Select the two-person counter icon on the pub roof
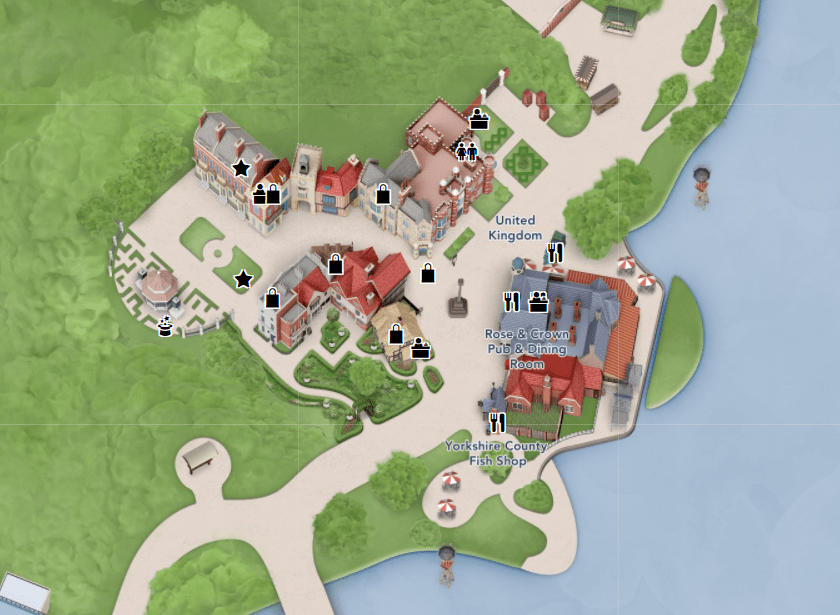The height and width of the screenshot is (615, 840). pos(538,301)
